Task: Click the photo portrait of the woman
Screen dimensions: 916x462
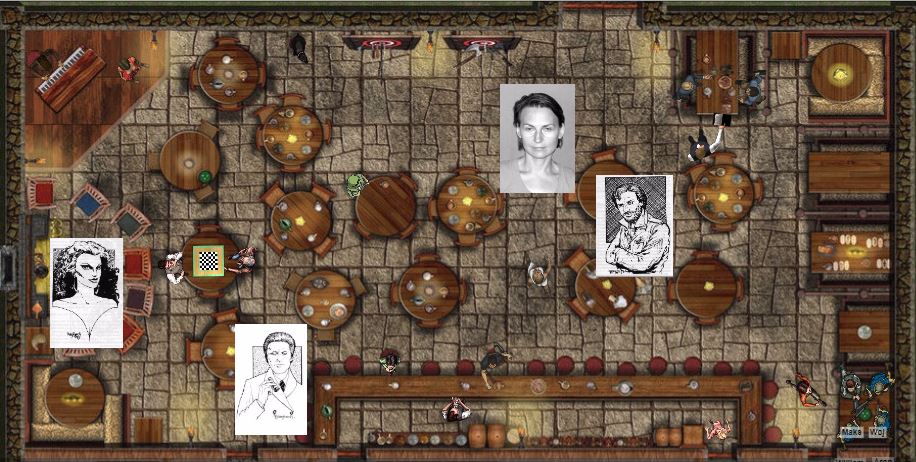Action: pos(537,138)
